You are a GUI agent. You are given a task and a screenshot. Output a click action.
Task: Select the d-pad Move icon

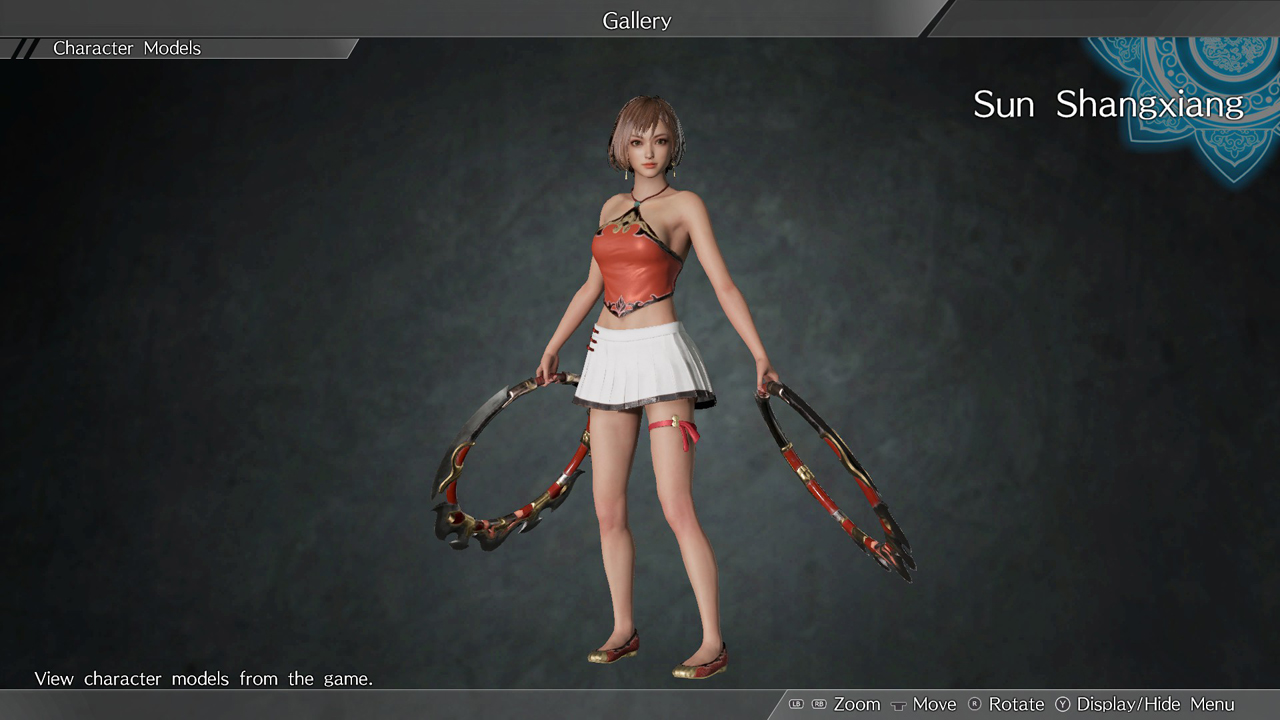coord(898,704)
